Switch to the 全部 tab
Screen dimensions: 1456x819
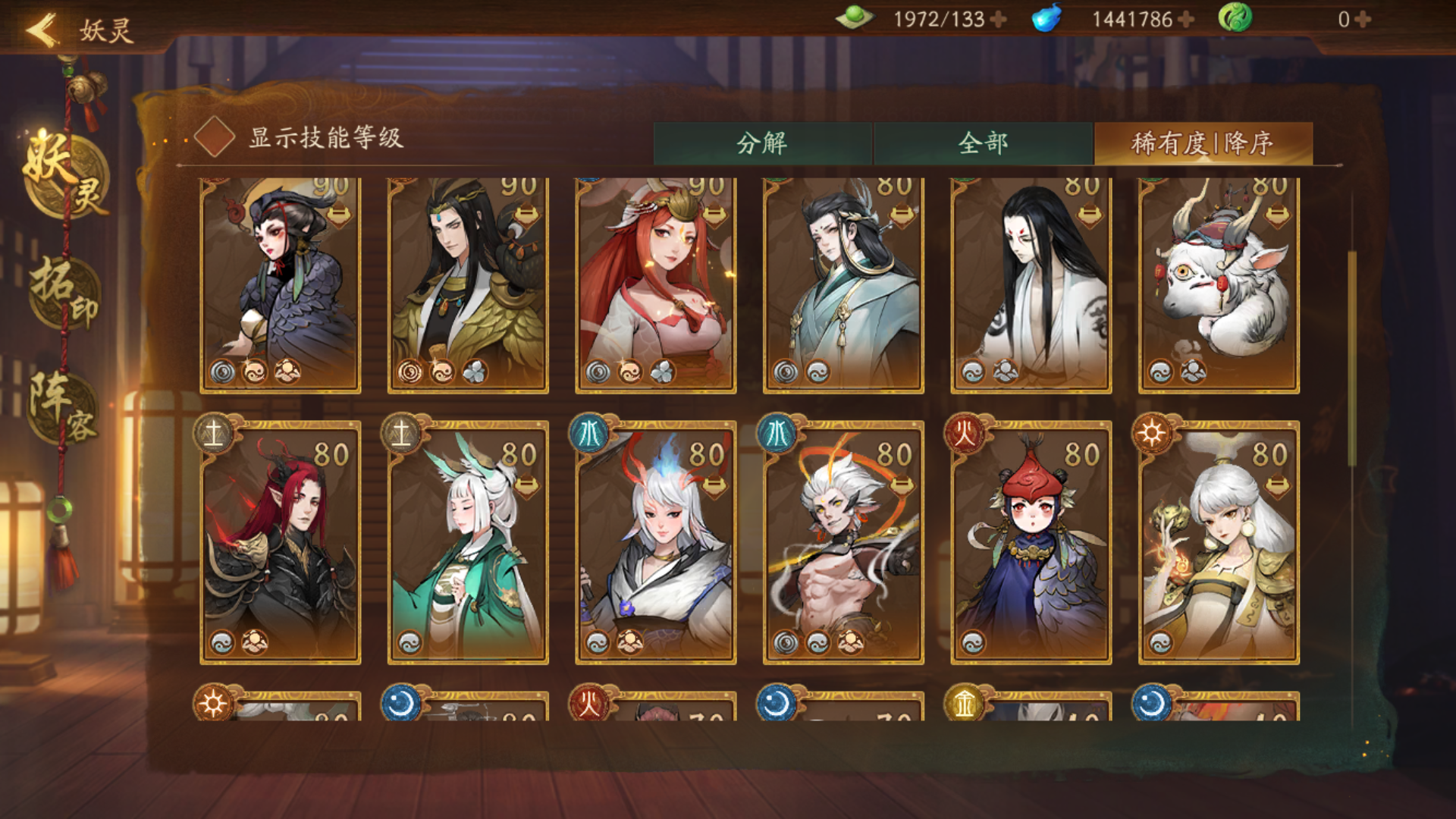pos(986,141)
